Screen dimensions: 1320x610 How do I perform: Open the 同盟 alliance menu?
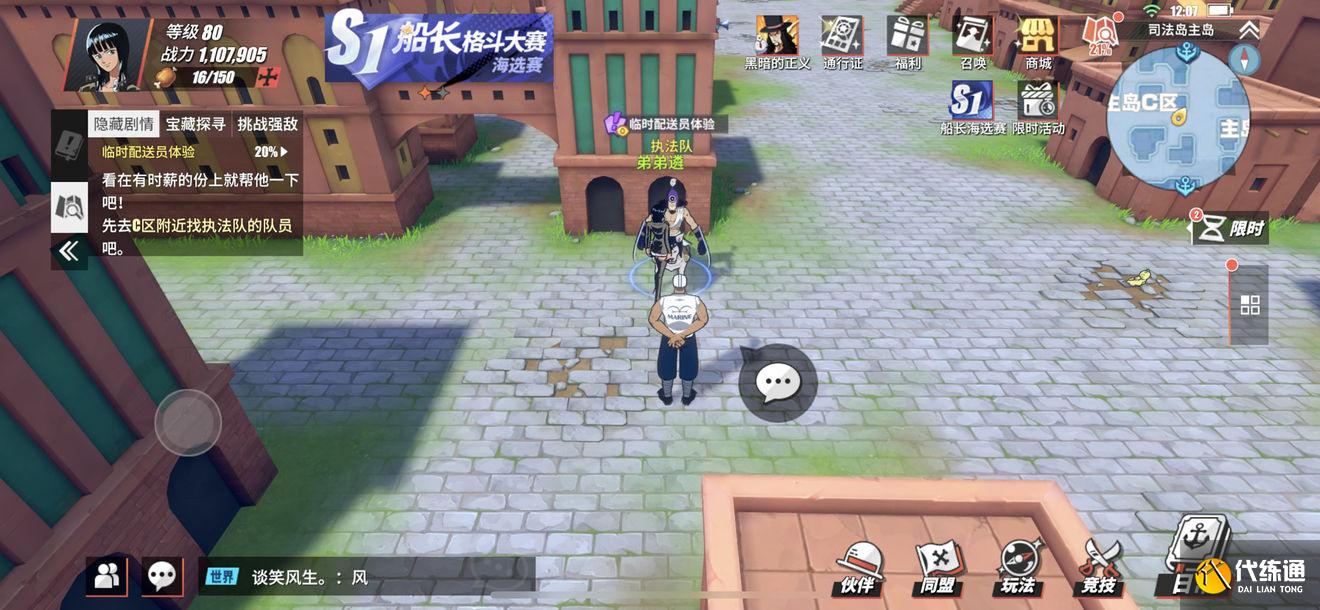coord(937,567)
